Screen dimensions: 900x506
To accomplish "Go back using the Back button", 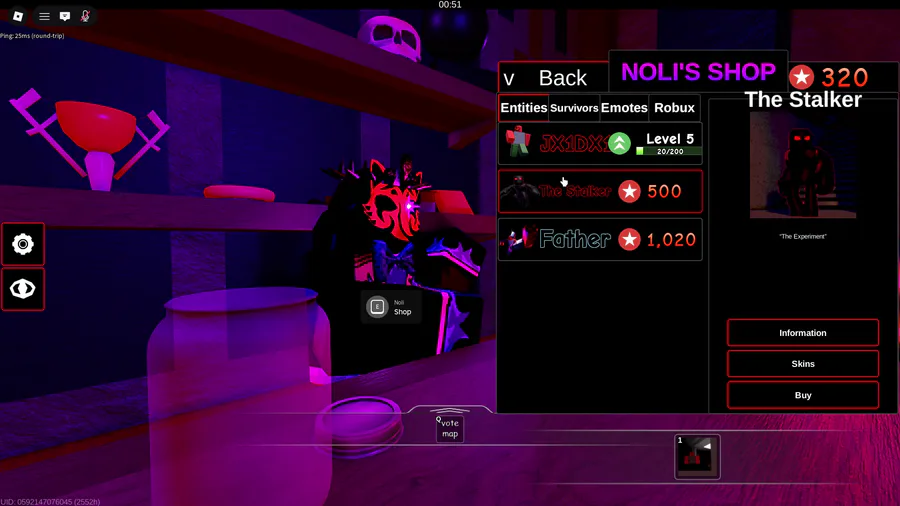I will 553,77.
